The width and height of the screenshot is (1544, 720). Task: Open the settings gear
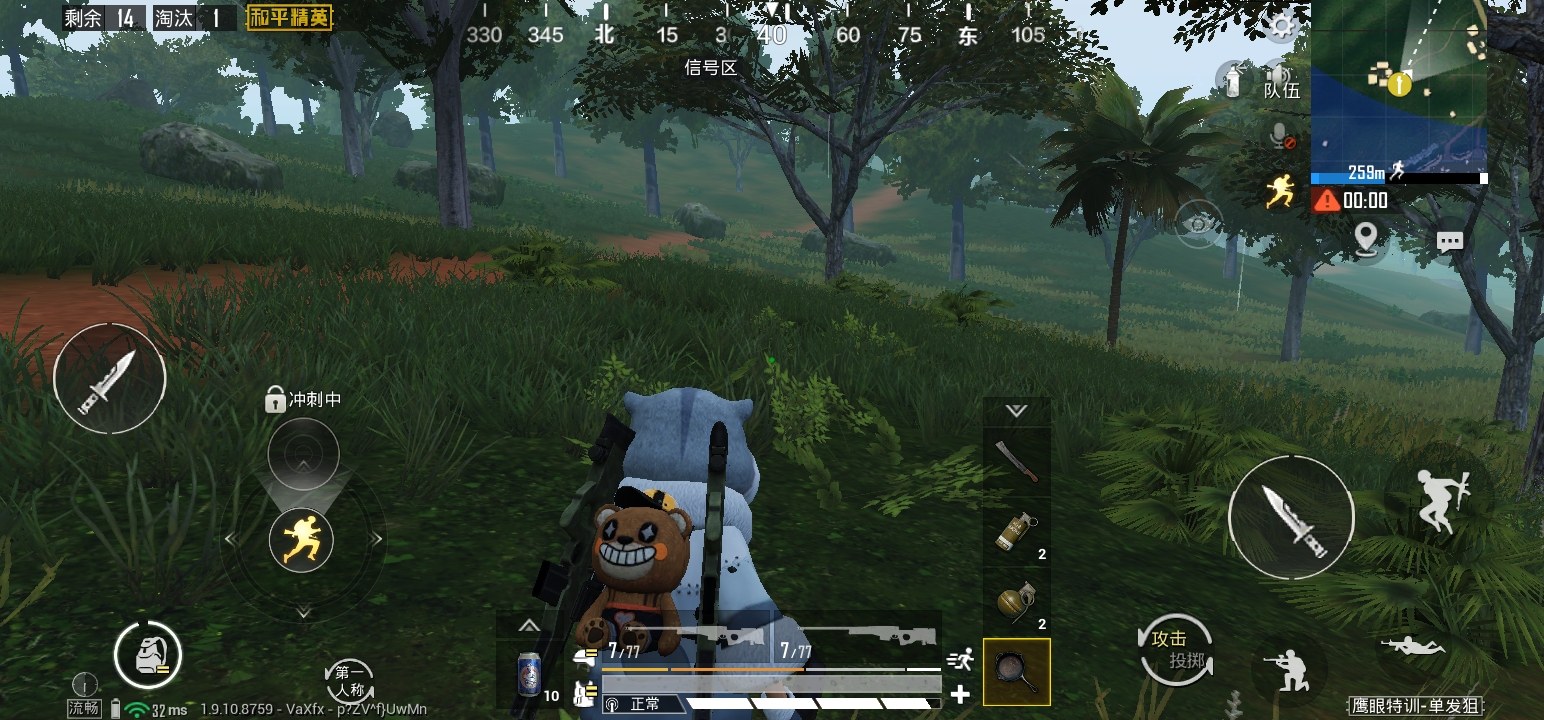click(1281, 27)
